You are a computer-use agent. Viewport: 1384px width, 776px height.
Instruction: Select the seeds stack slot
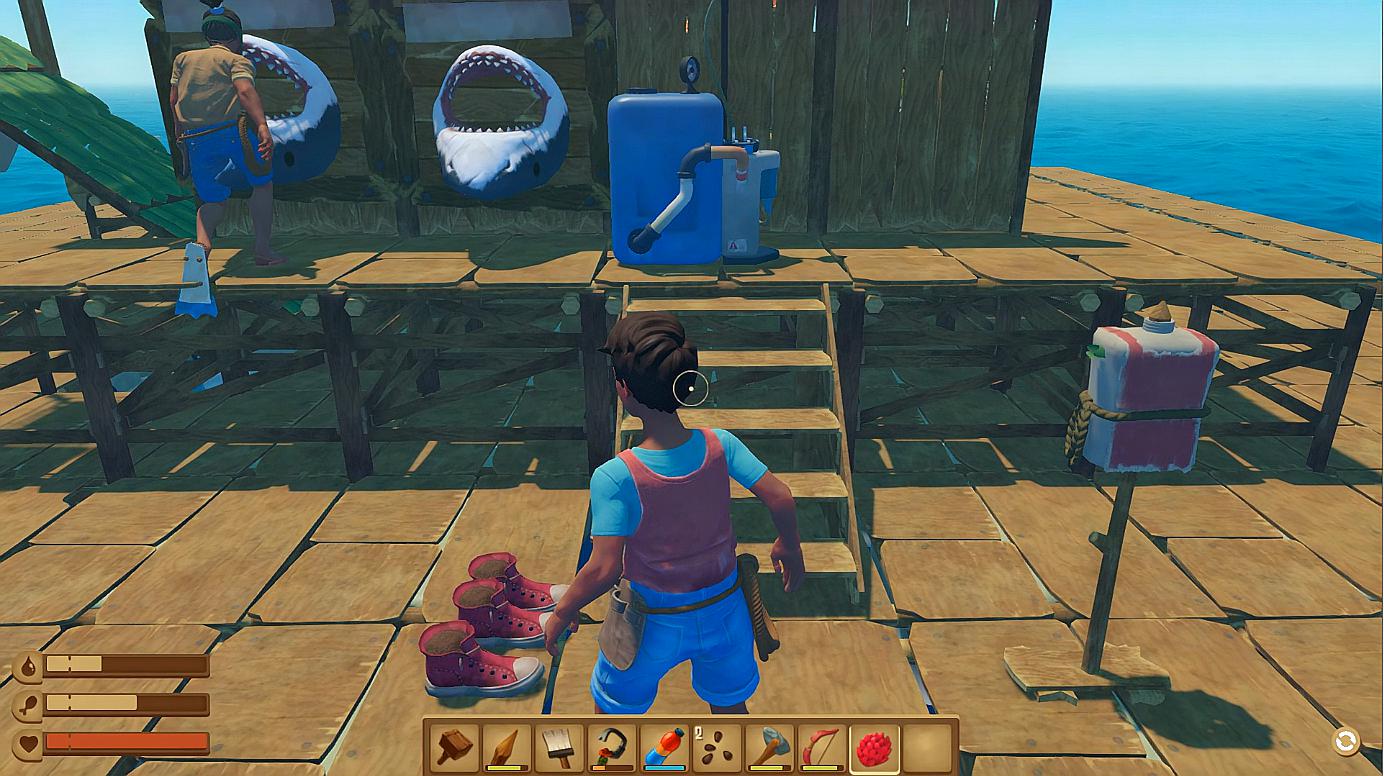coord(716,747)
